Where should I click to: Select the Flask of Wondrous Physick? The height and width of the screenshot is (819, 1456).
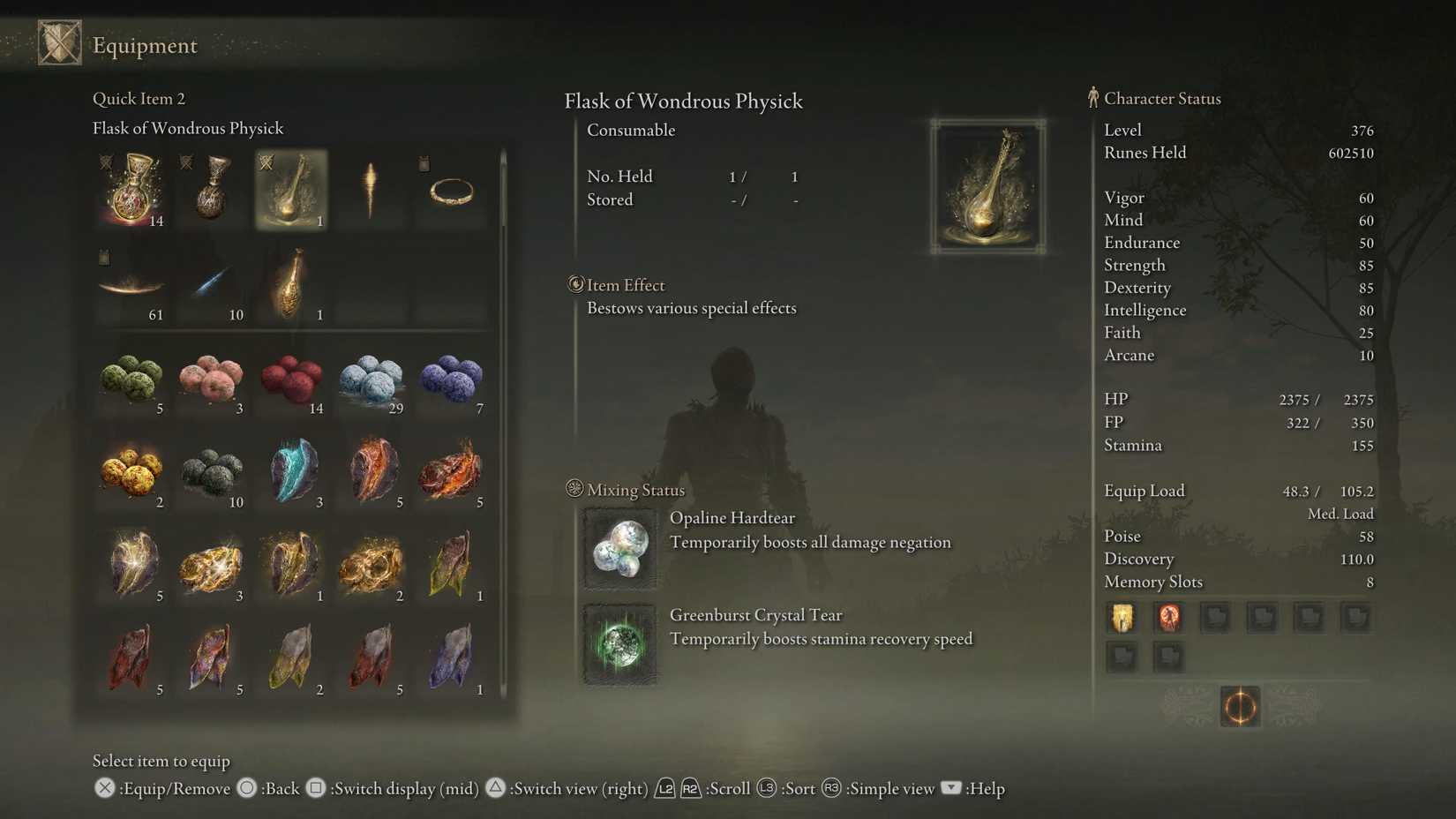[291, 189]
